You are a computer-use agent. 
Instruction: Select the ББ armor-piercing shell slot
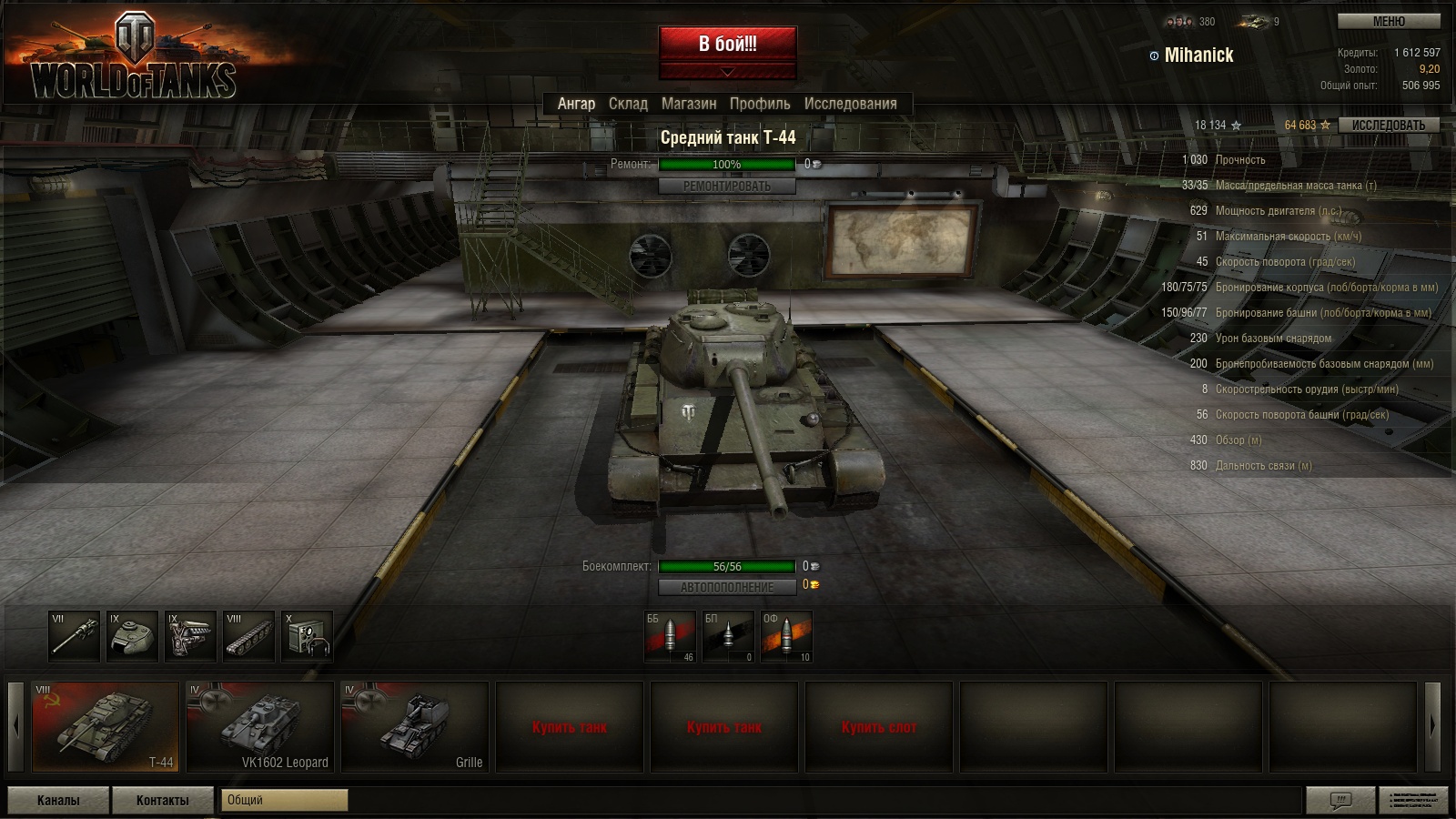click(671, 636)
